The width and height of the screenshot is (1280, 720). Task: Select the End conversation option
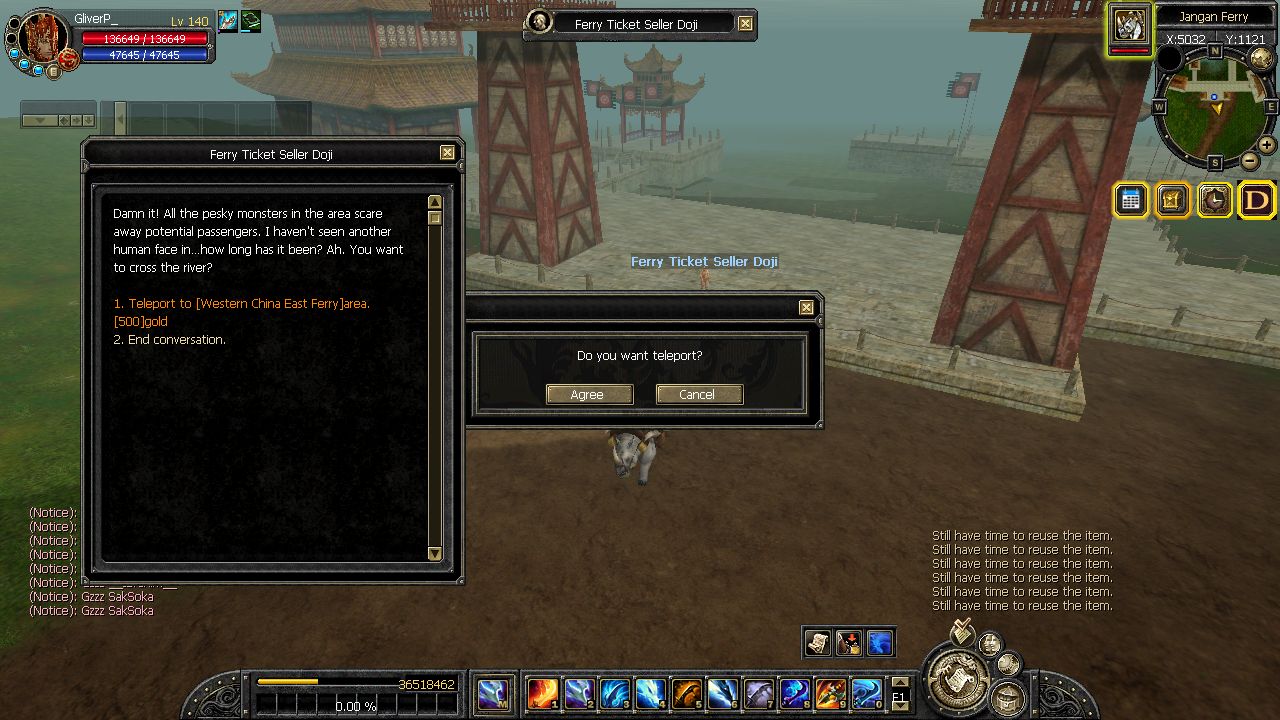(x=170, y=340)
